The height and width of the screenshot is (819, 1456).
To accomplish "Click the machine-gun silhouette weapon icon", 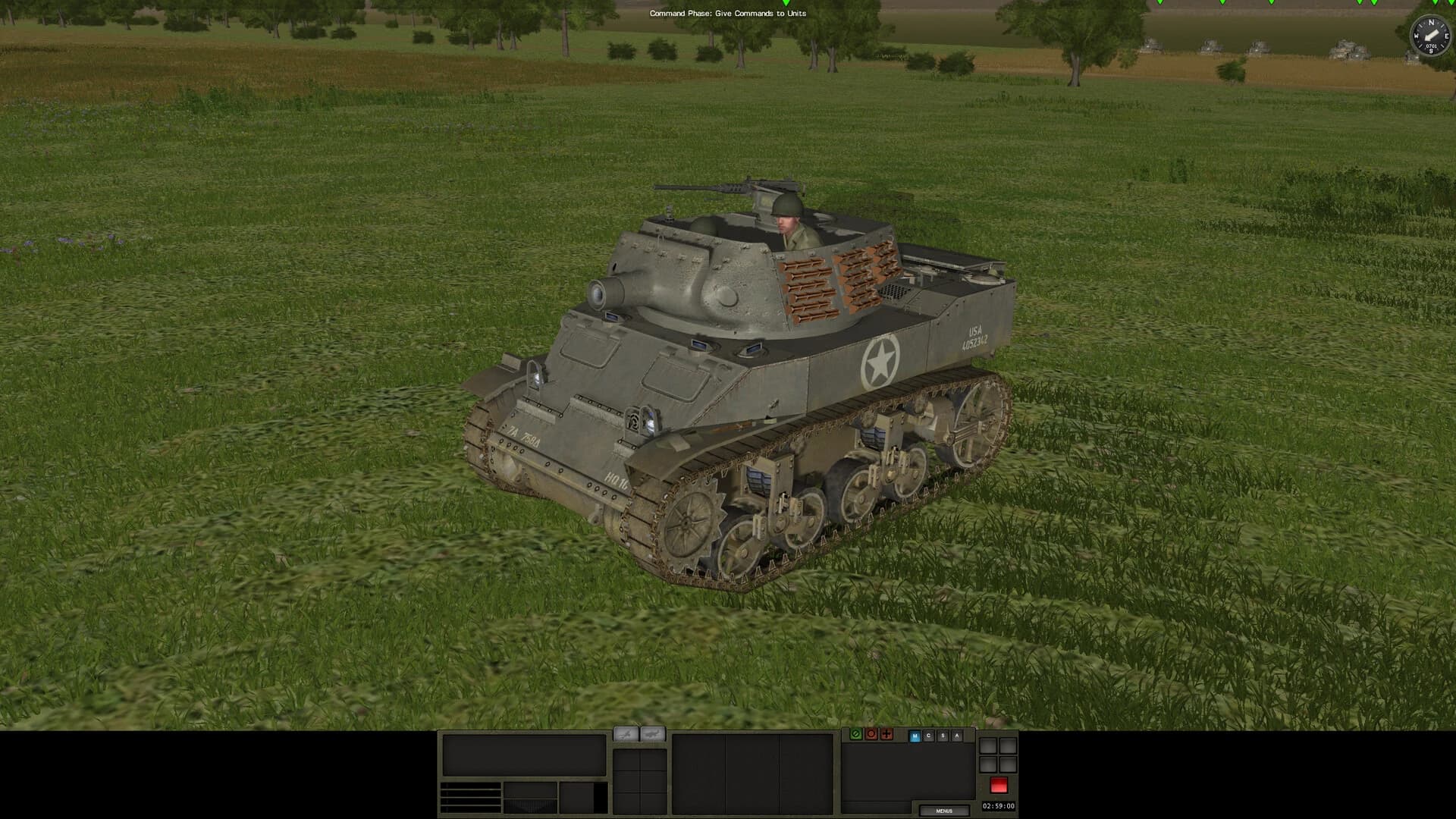I will pos(626,733).
